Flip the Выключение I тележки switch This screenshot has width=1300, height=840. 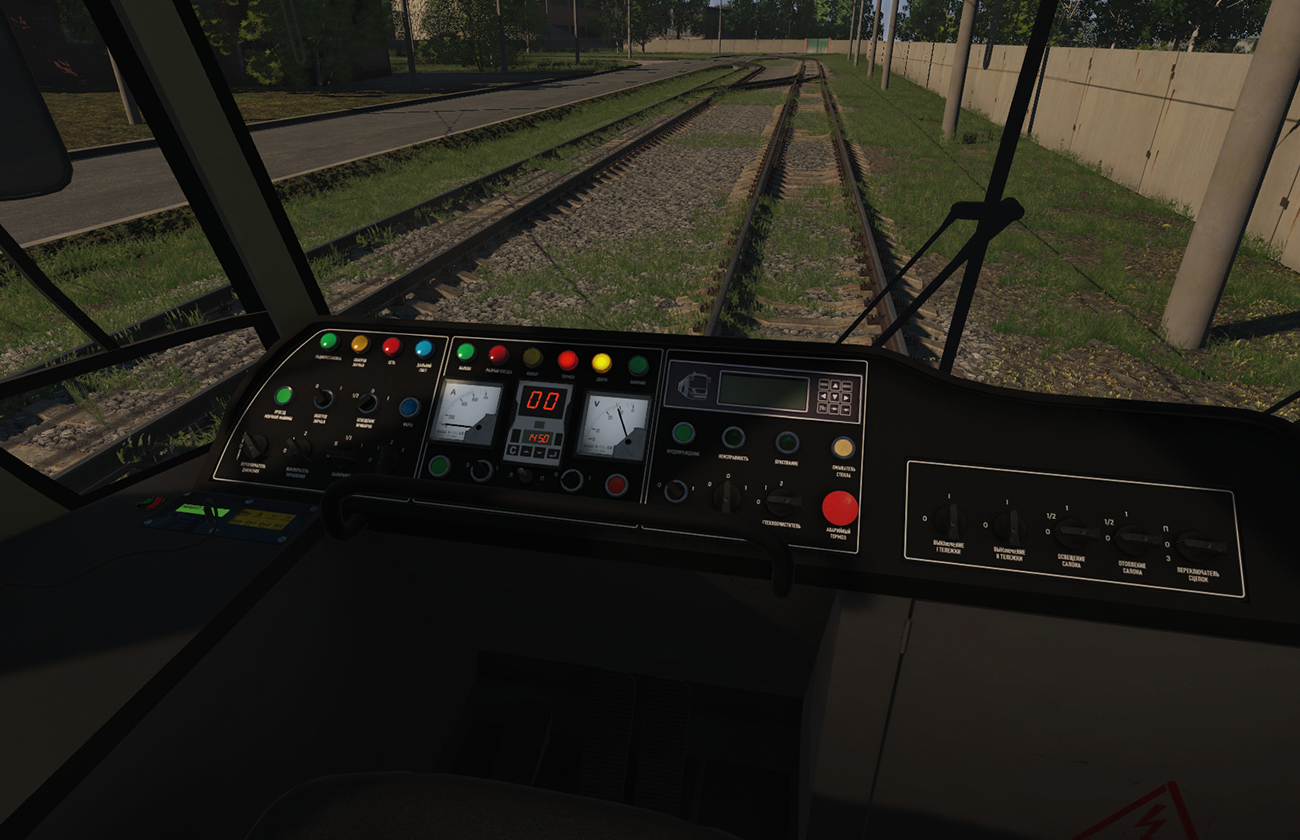(947, 518)
